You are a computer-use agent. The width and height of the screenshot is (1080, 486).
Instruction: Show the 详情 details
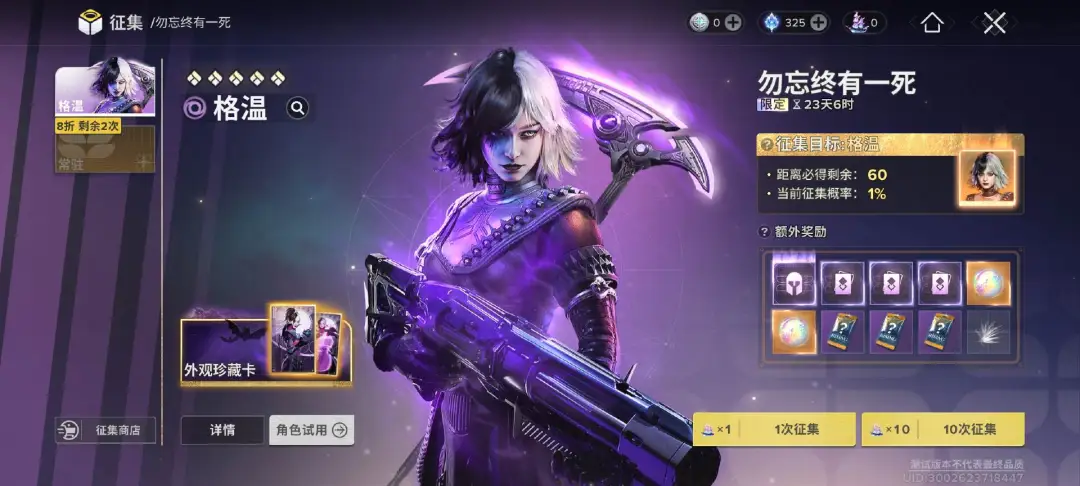pos(222,430)
